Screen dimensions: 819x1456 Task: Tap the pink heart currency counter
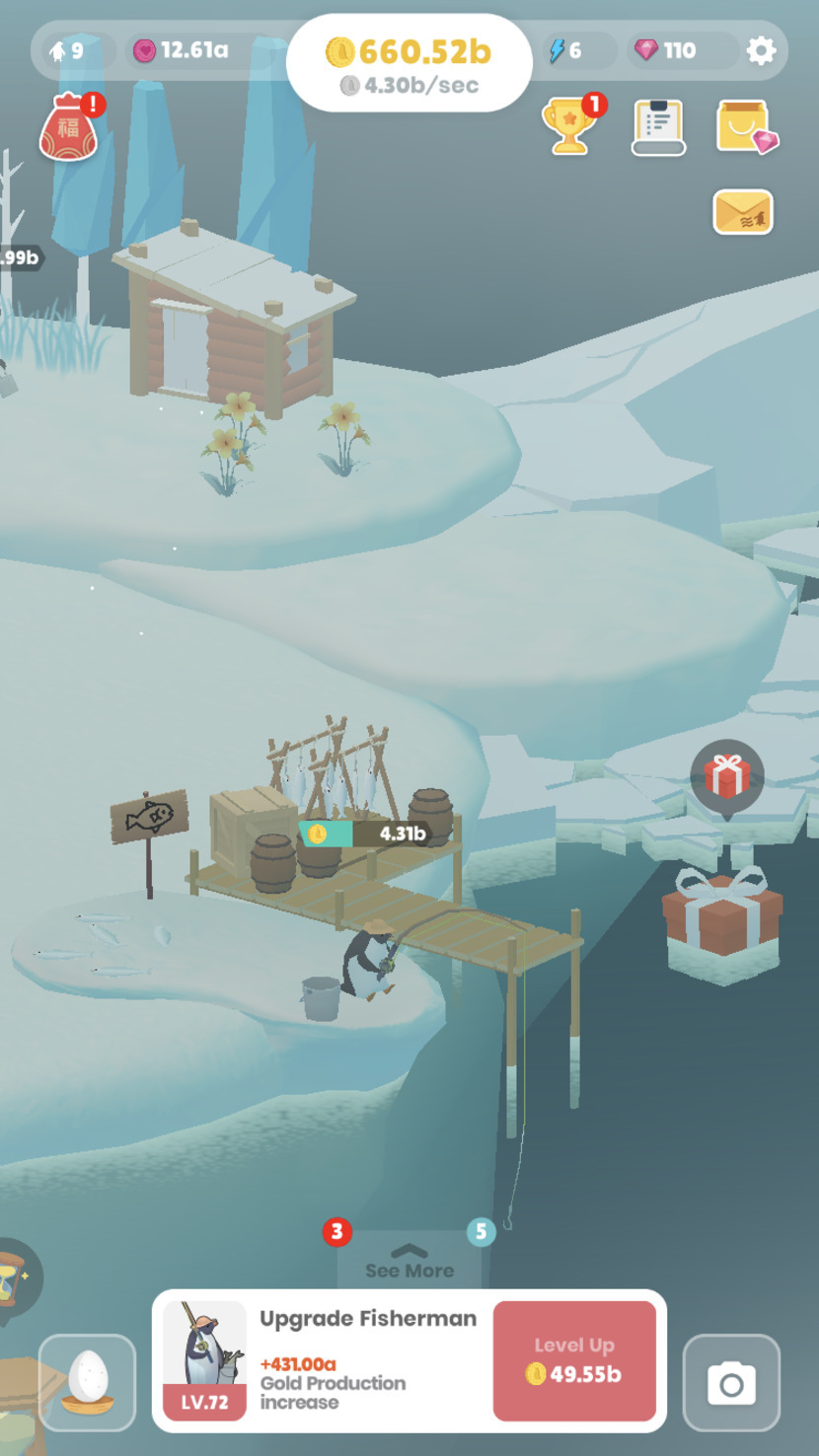[183, 50]
